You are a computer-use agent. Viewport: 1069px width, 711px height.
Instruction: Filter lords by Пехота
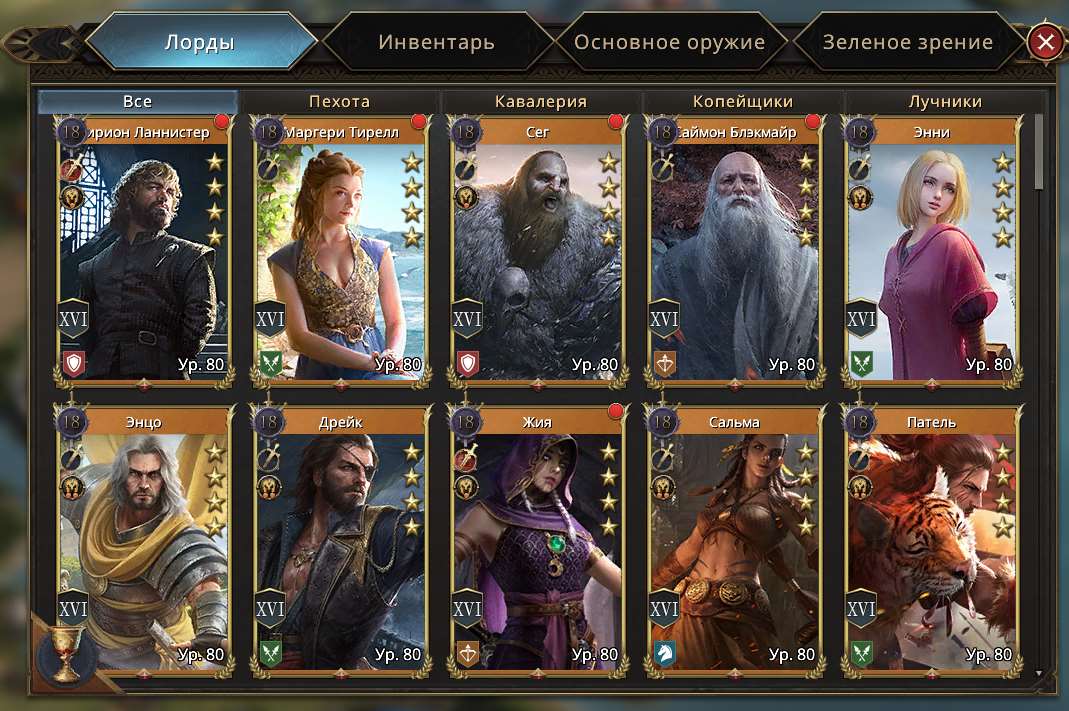pos(339,101)
